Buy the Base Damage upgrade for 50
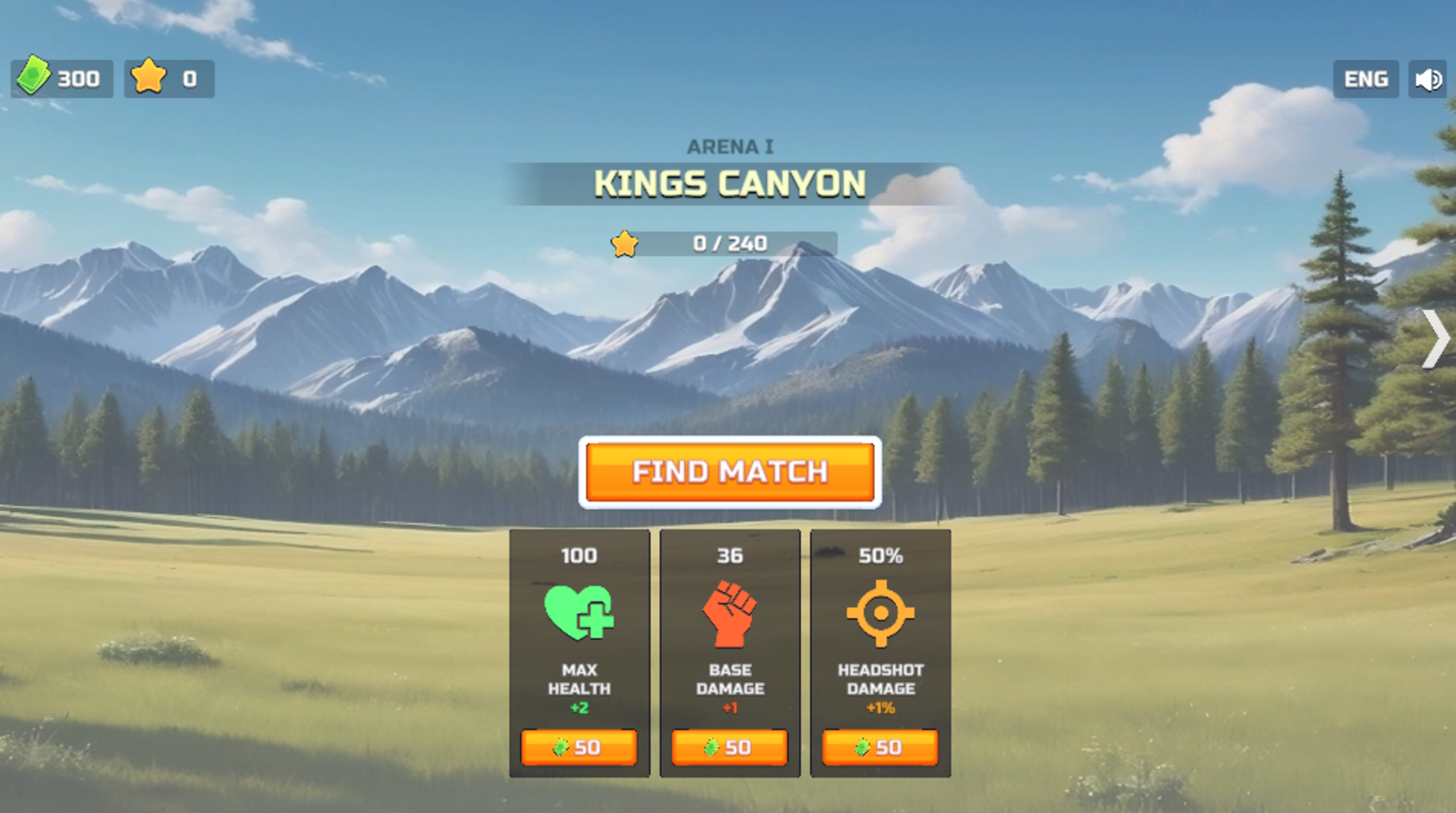 click(730, 748)
